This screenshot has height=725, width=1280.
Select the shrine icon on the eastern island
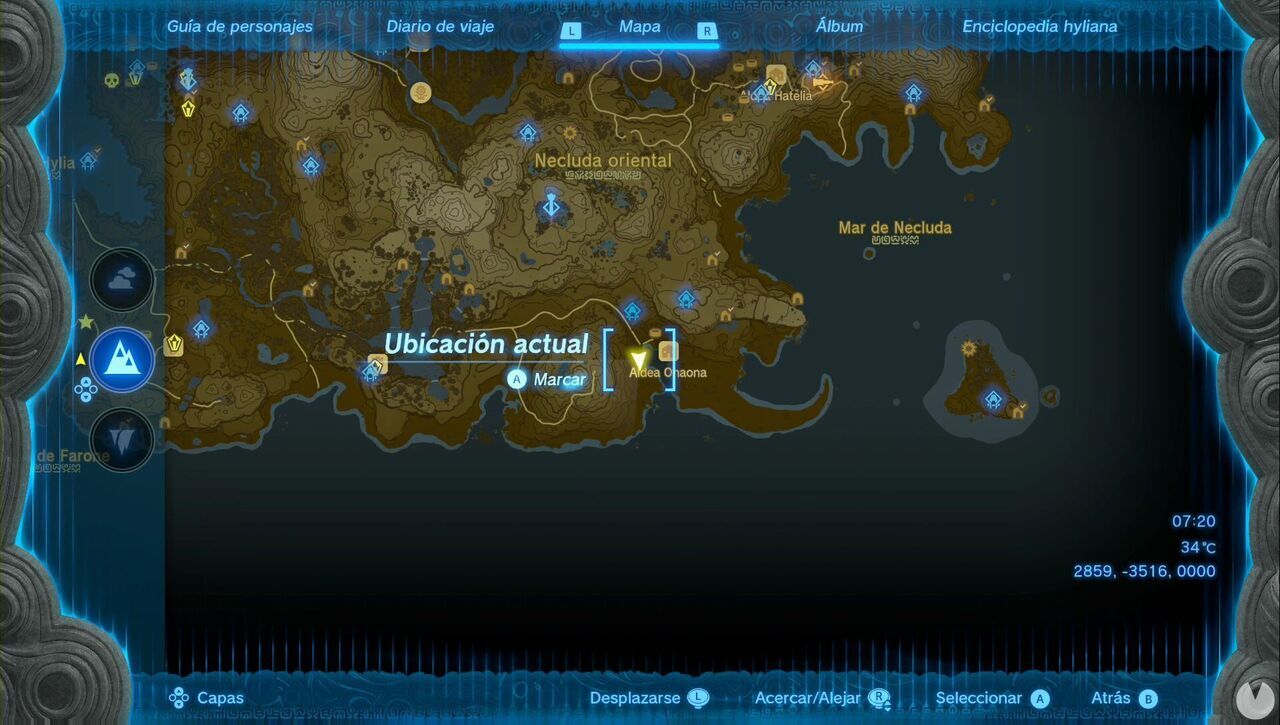coord(992,400)
